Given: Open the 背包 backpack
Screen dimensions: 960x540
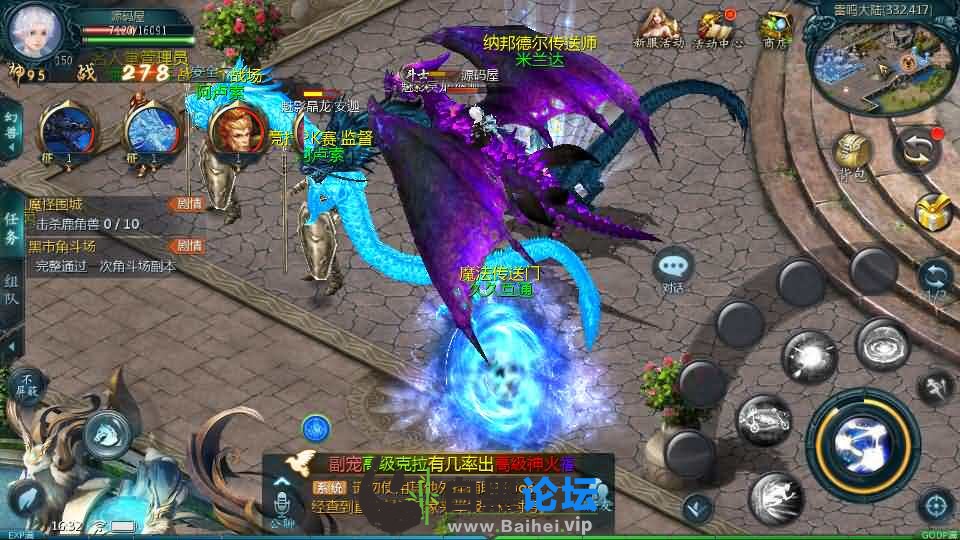Looking at the screenshot, I should pos(852,155).
